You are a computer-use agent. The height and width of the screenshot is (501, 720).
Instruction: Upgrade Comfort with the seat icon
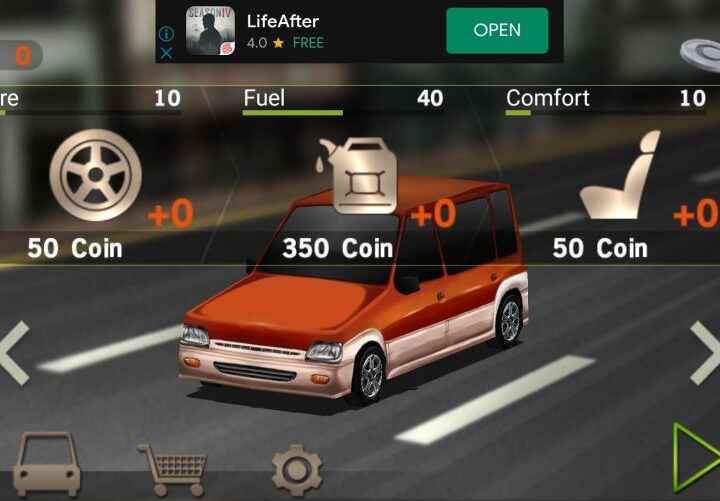[x=620, y=176]
